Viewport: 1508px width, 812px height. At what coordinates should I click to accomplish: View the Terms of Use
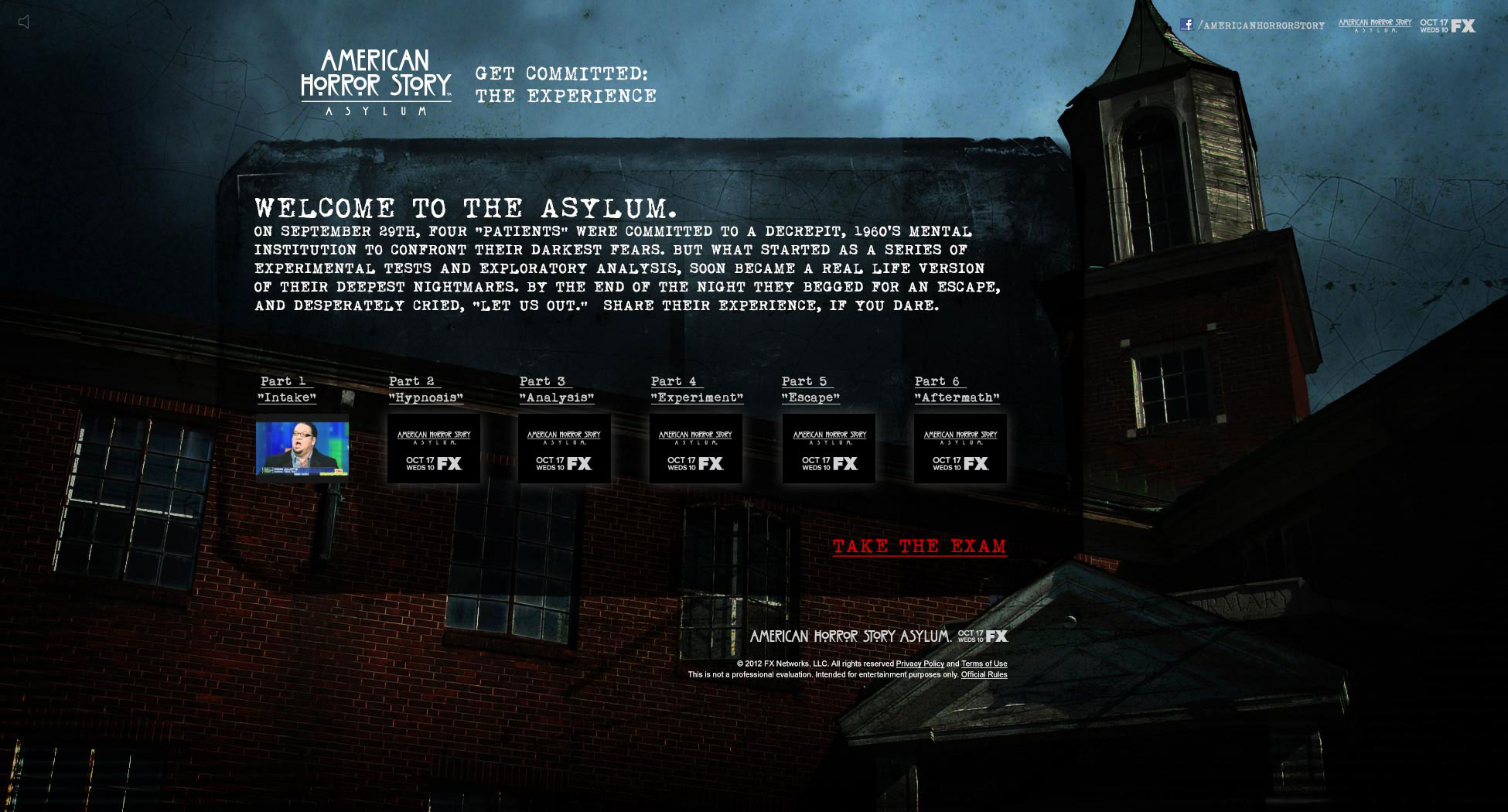coord(984,664)
